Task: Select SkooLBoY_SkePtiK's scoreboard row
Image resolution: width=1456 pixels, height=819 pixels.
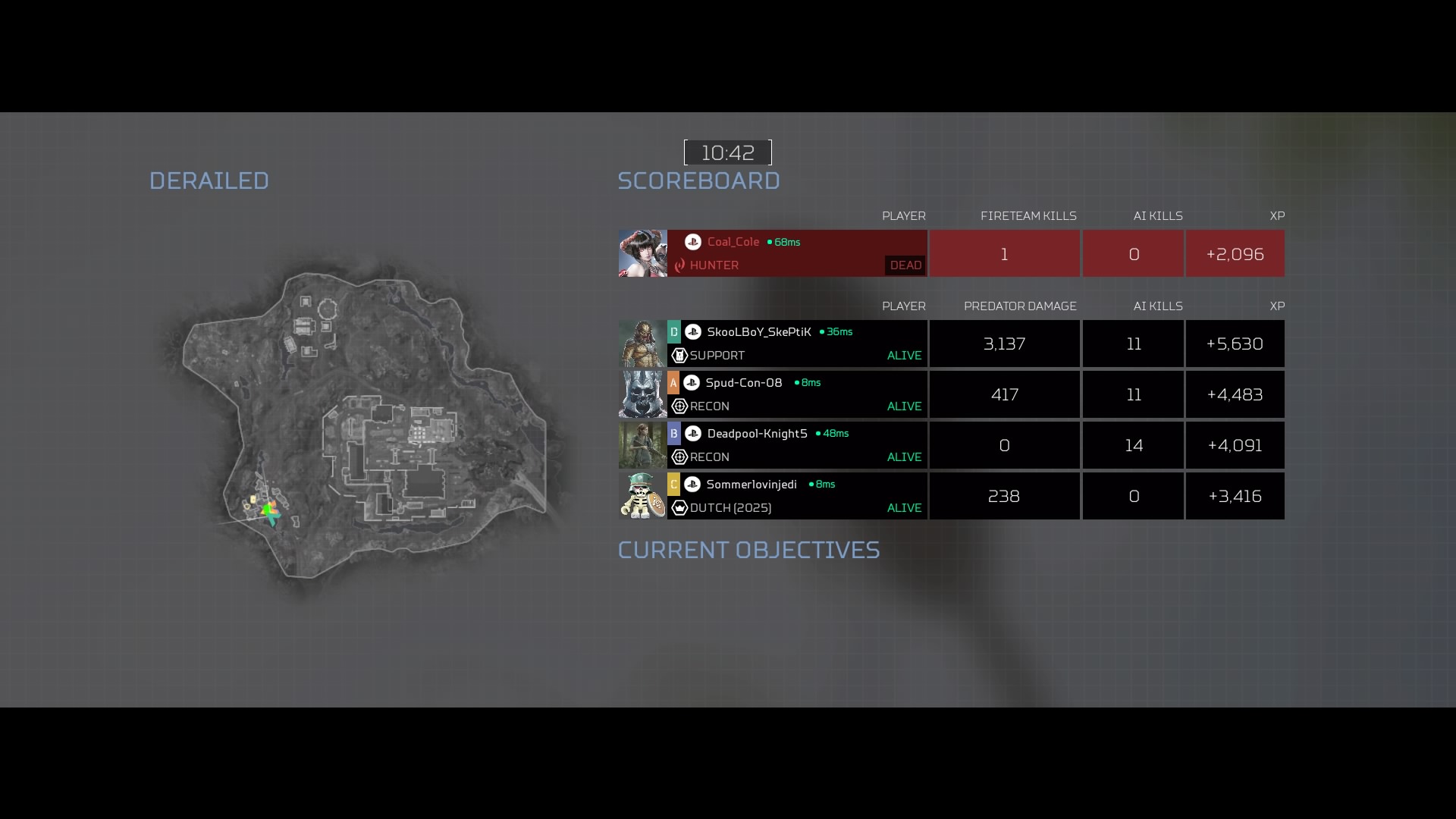Action: coord(796,344)
